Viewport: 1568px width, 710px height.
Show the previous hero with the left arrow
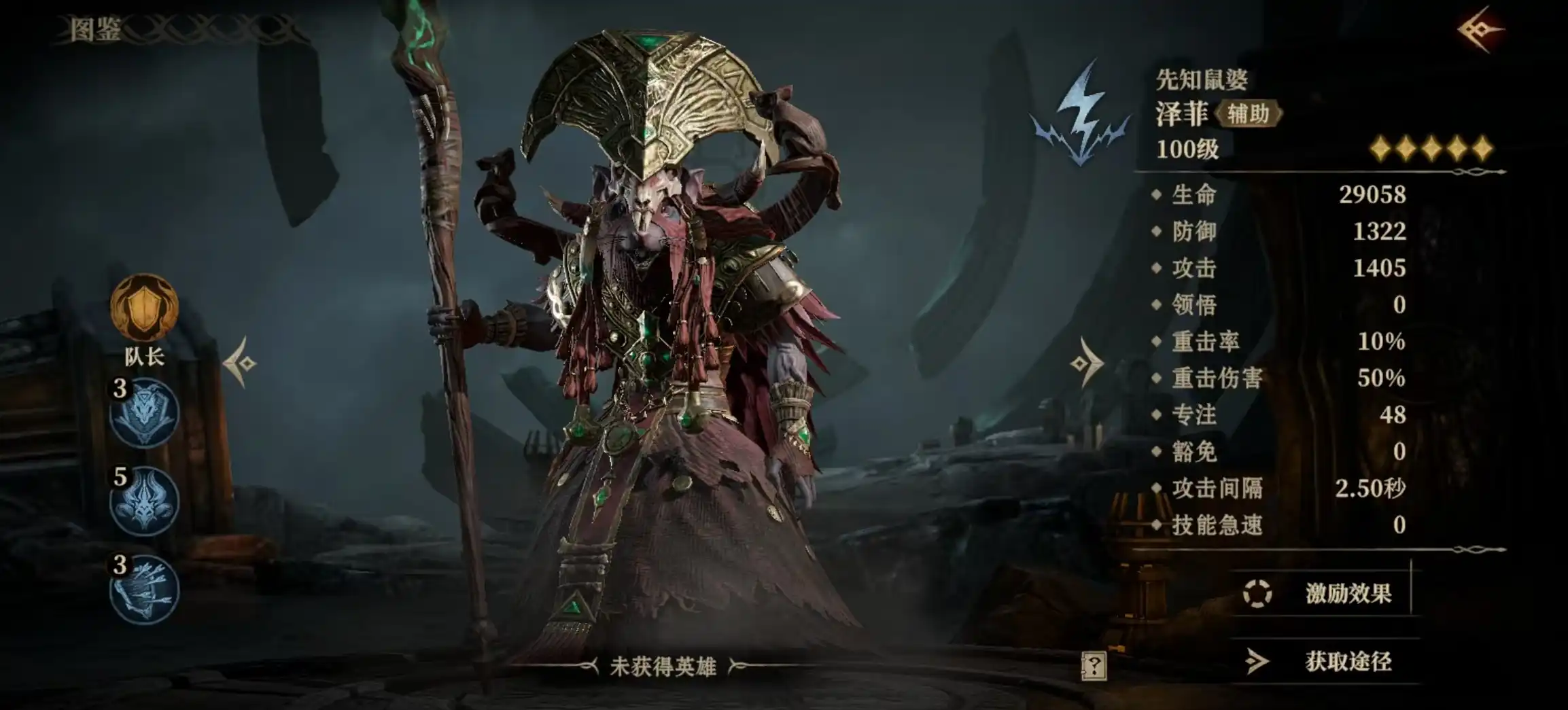click(241, 364)
